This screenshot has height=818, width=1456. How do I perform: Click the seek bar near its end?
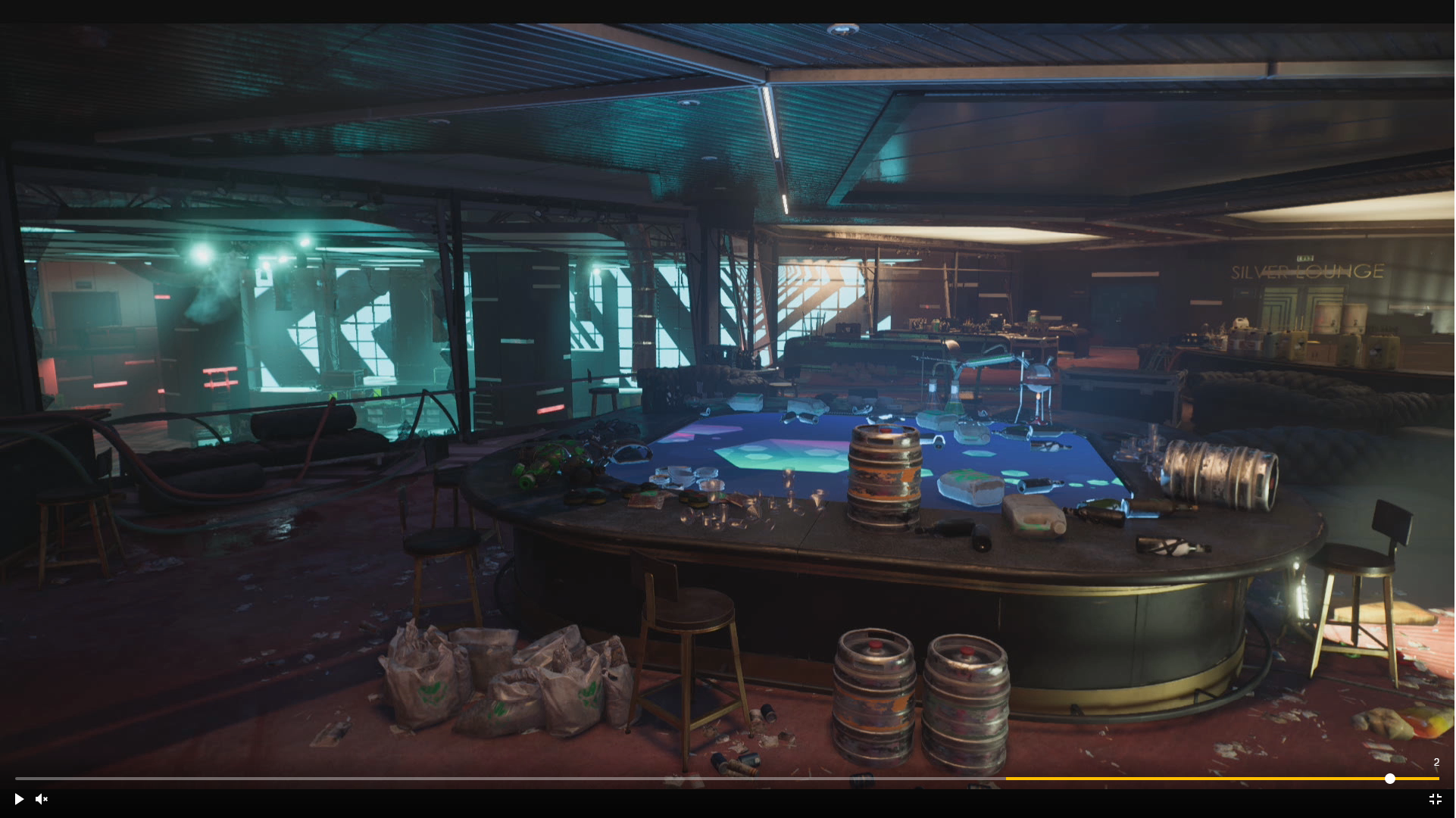(1424, 779)
